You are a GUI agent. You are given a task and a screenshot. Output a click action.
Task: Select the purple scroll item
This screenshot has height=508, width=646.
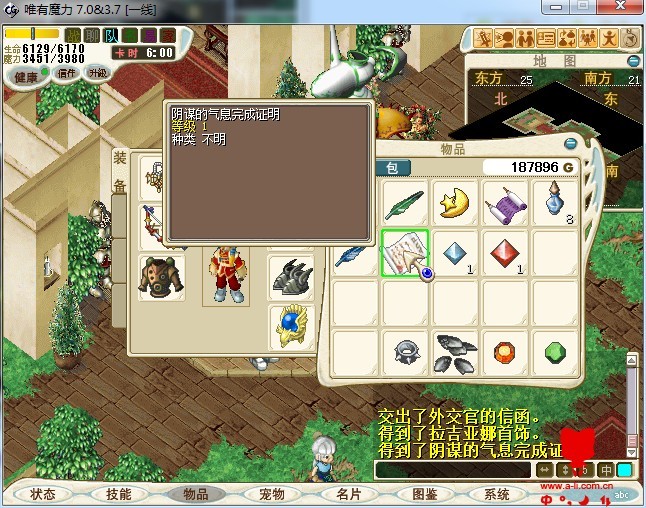(505, 203)
